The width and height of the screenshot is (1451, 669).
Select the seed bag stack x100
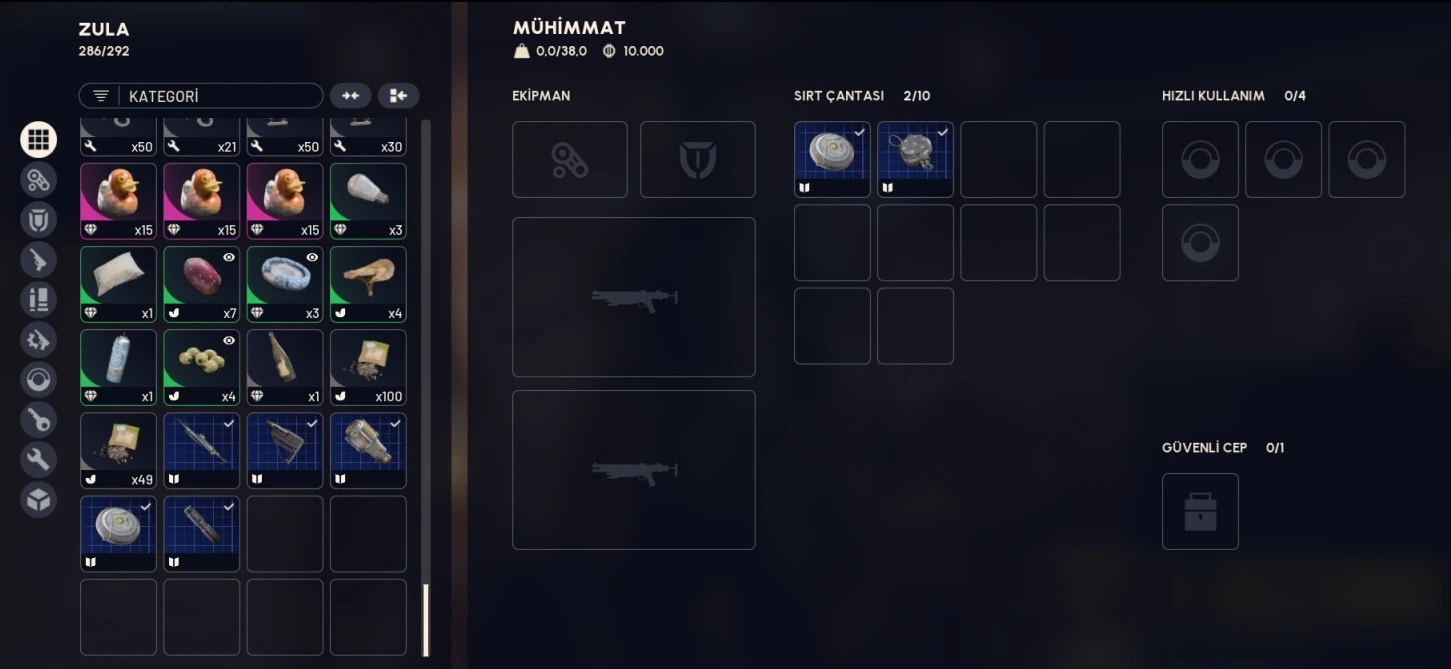pyautogui.click(x=368, y=367)
